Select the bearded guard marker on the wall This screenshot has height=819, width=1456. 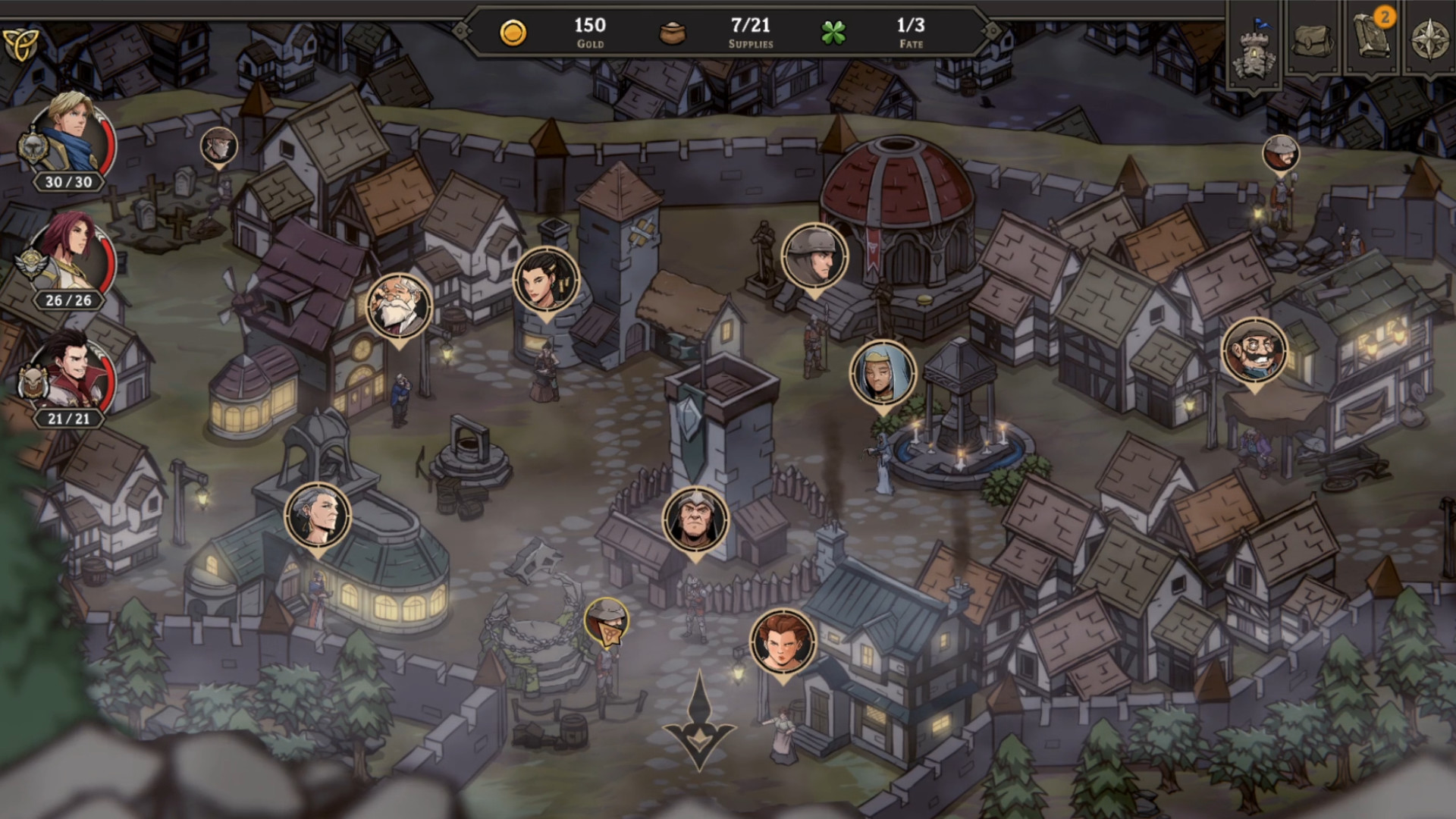click(1280, 154)
